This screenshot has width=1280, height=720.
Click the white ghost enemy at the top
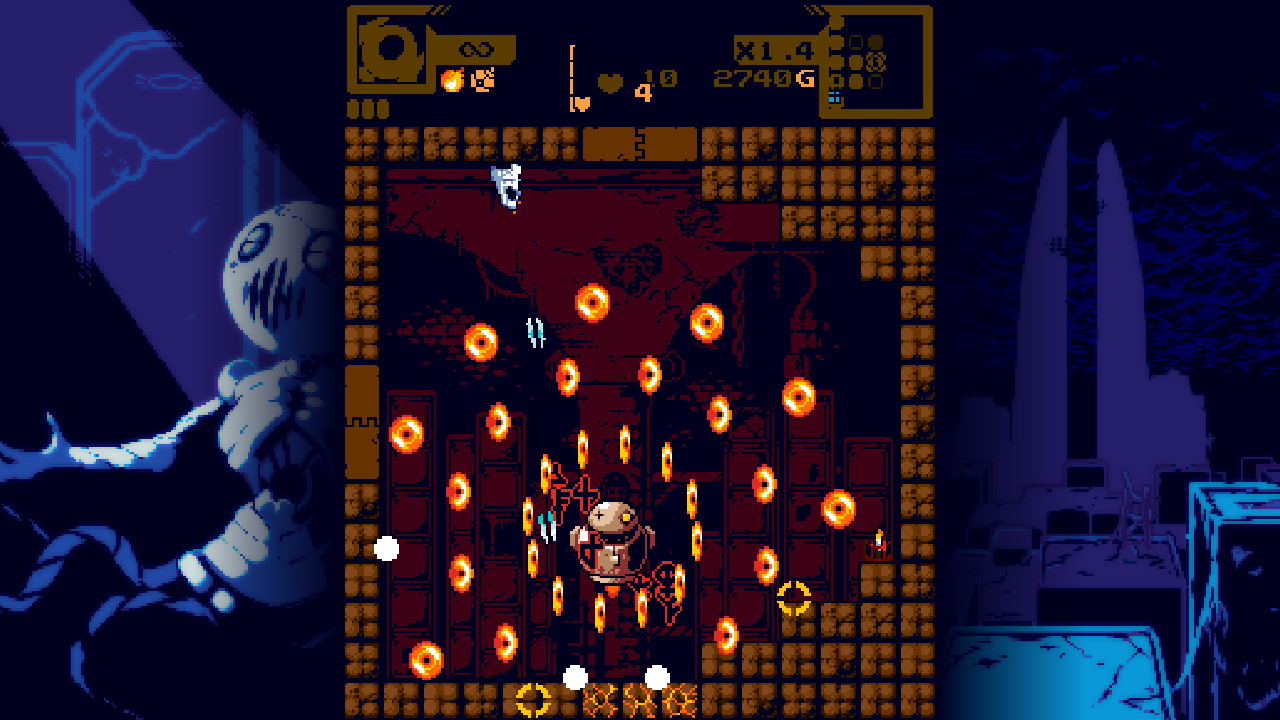tap(506, 185)
